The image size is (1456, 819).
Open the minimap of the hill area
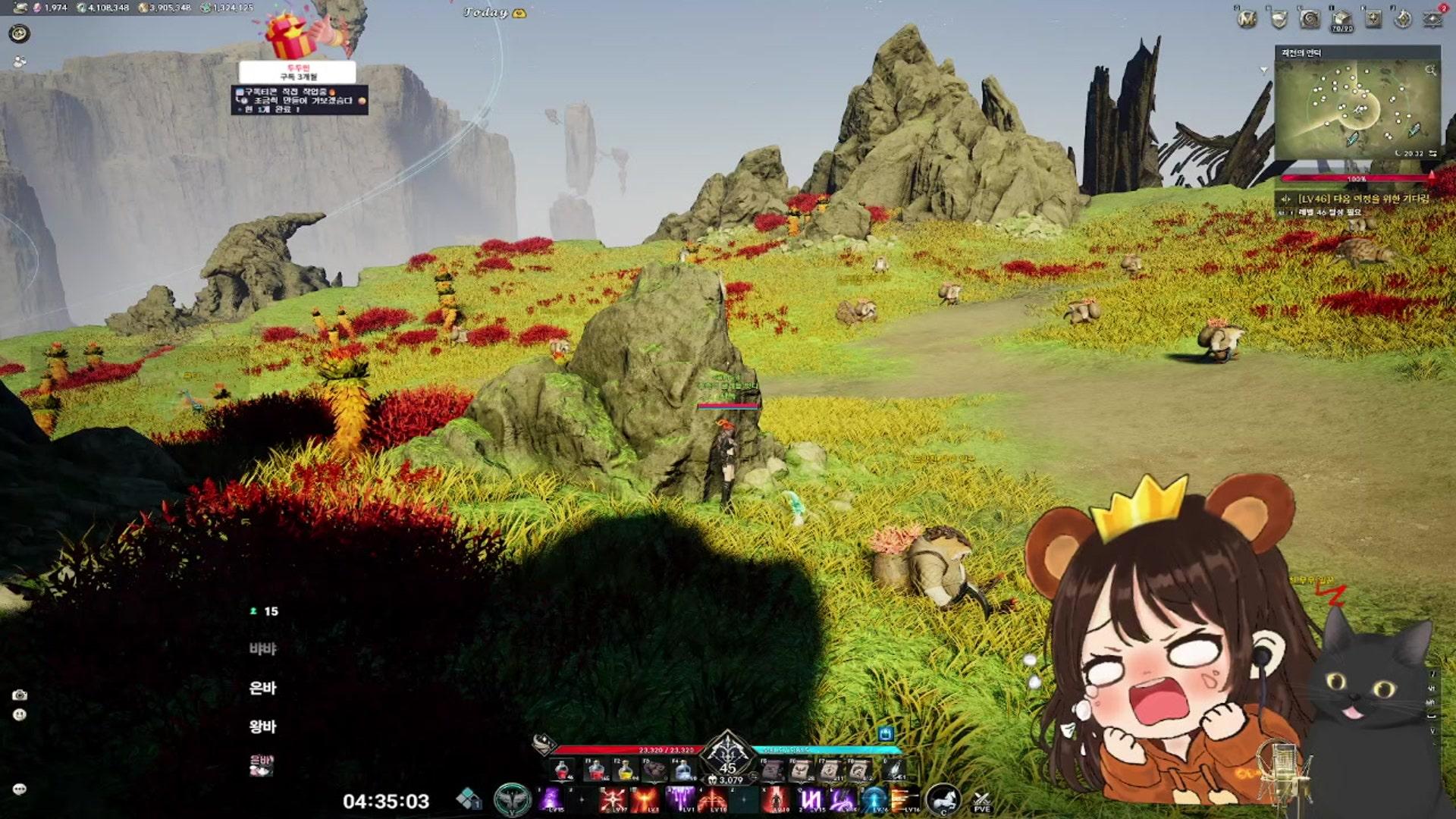pos(1357,106)
